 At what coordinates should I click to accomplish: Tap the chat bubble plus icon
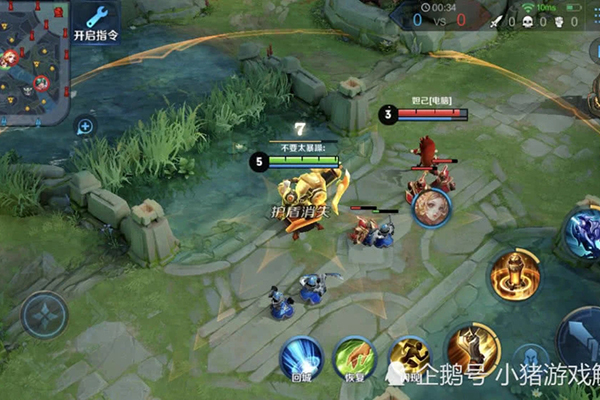(x=85, y=127)
